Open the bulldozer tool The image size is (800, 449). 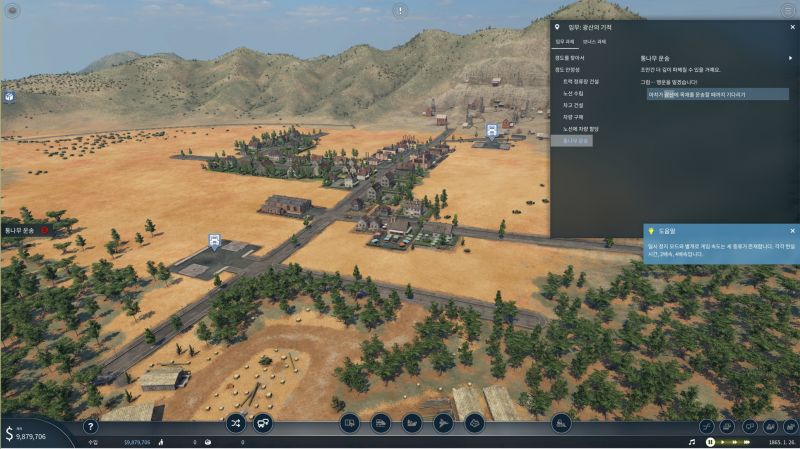[561, 423]
